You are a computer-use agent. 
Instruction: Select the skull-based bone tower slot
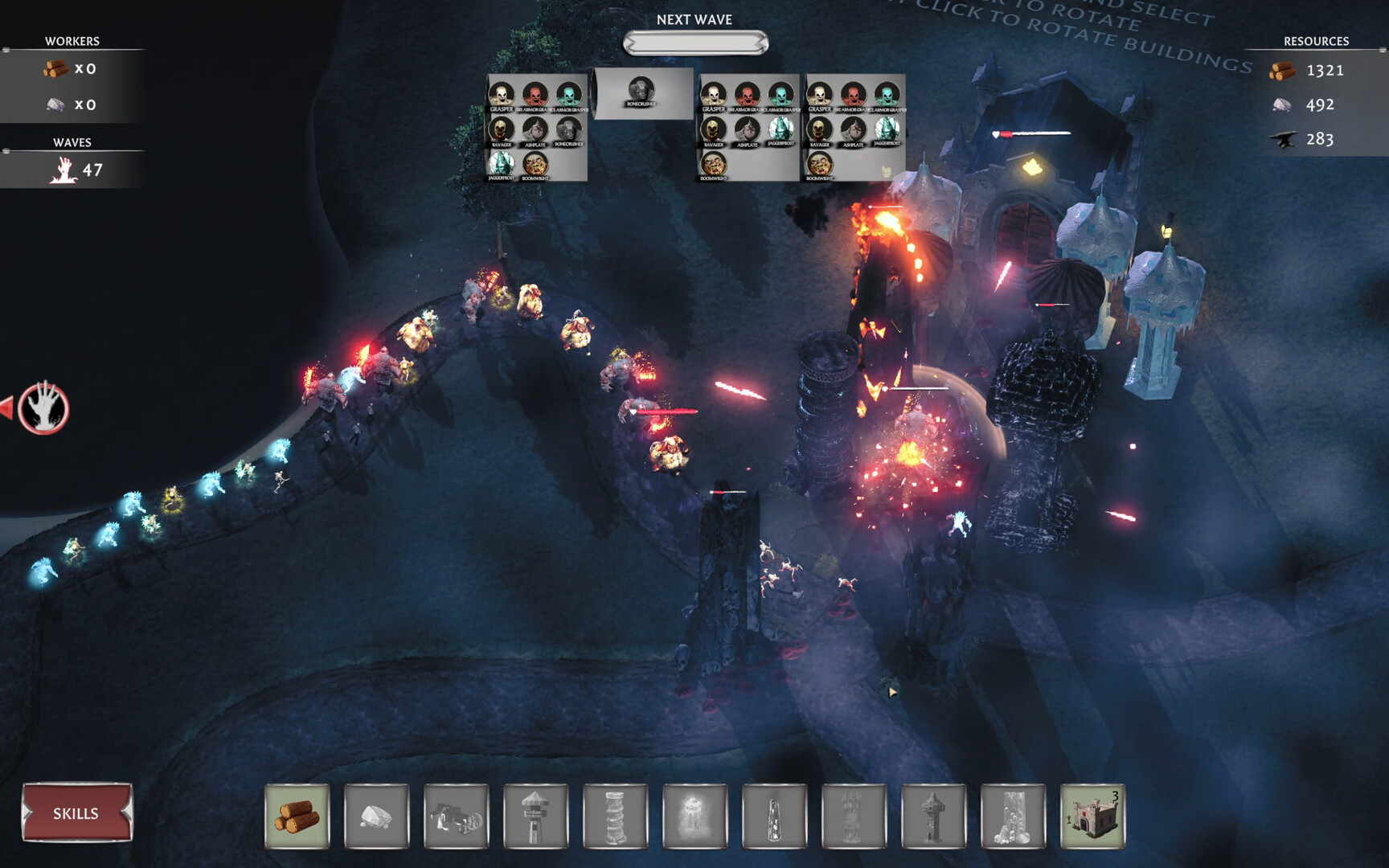coord(1013,817)
